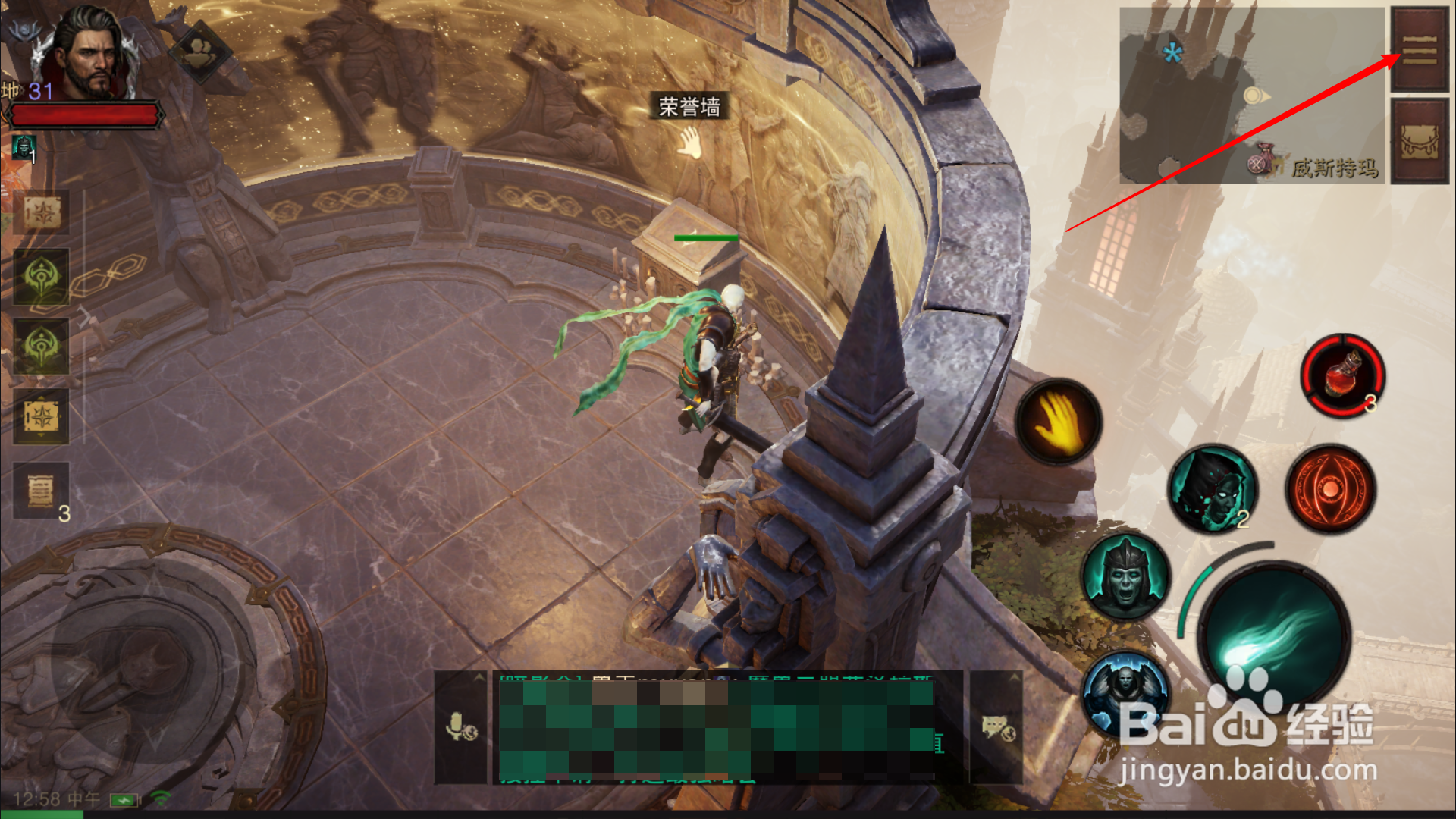Open the main menu hamburger button
Screen dimensions: 1456x819
pos(1420,50)
